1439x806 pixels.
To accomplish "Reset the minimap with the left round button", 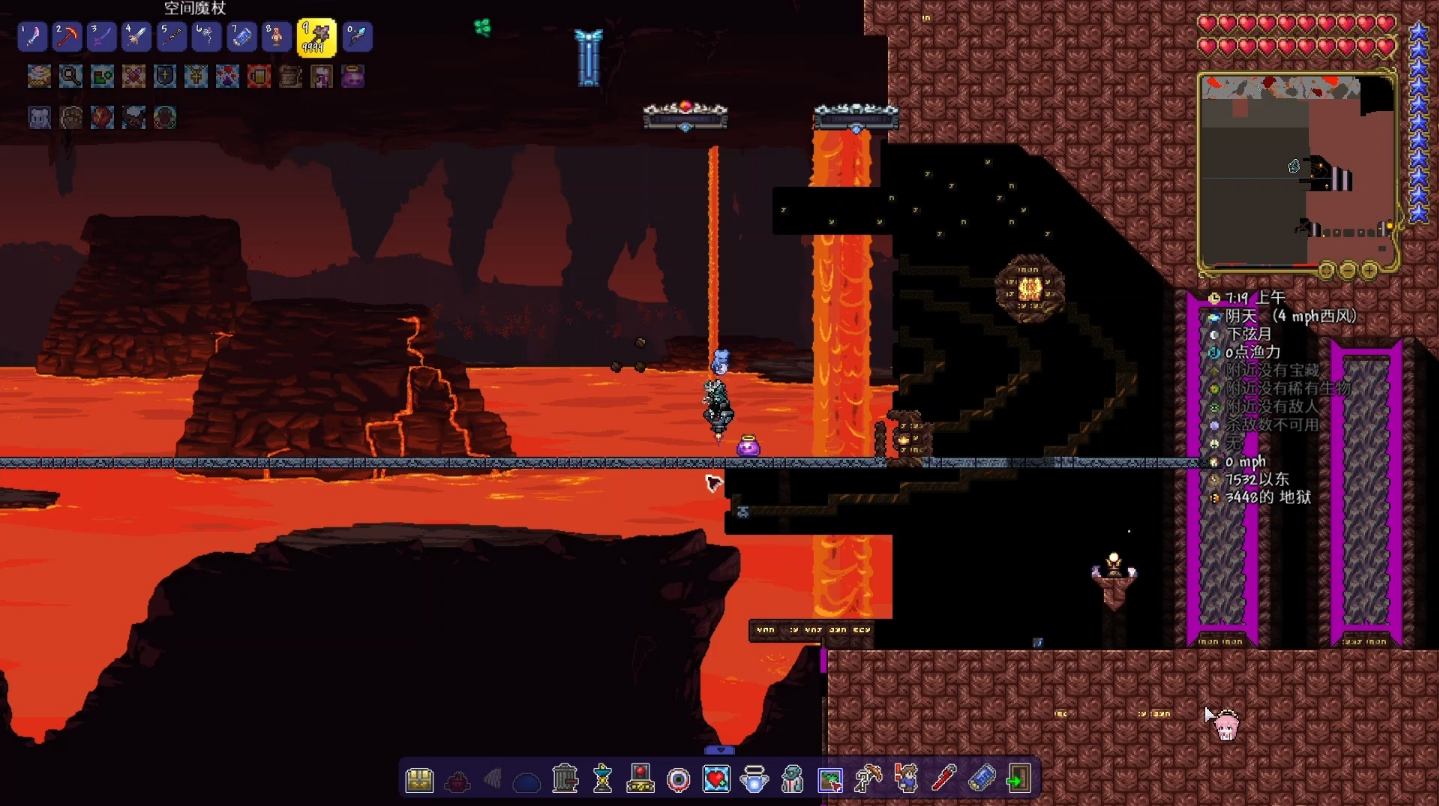I will tap(1326, 270).
